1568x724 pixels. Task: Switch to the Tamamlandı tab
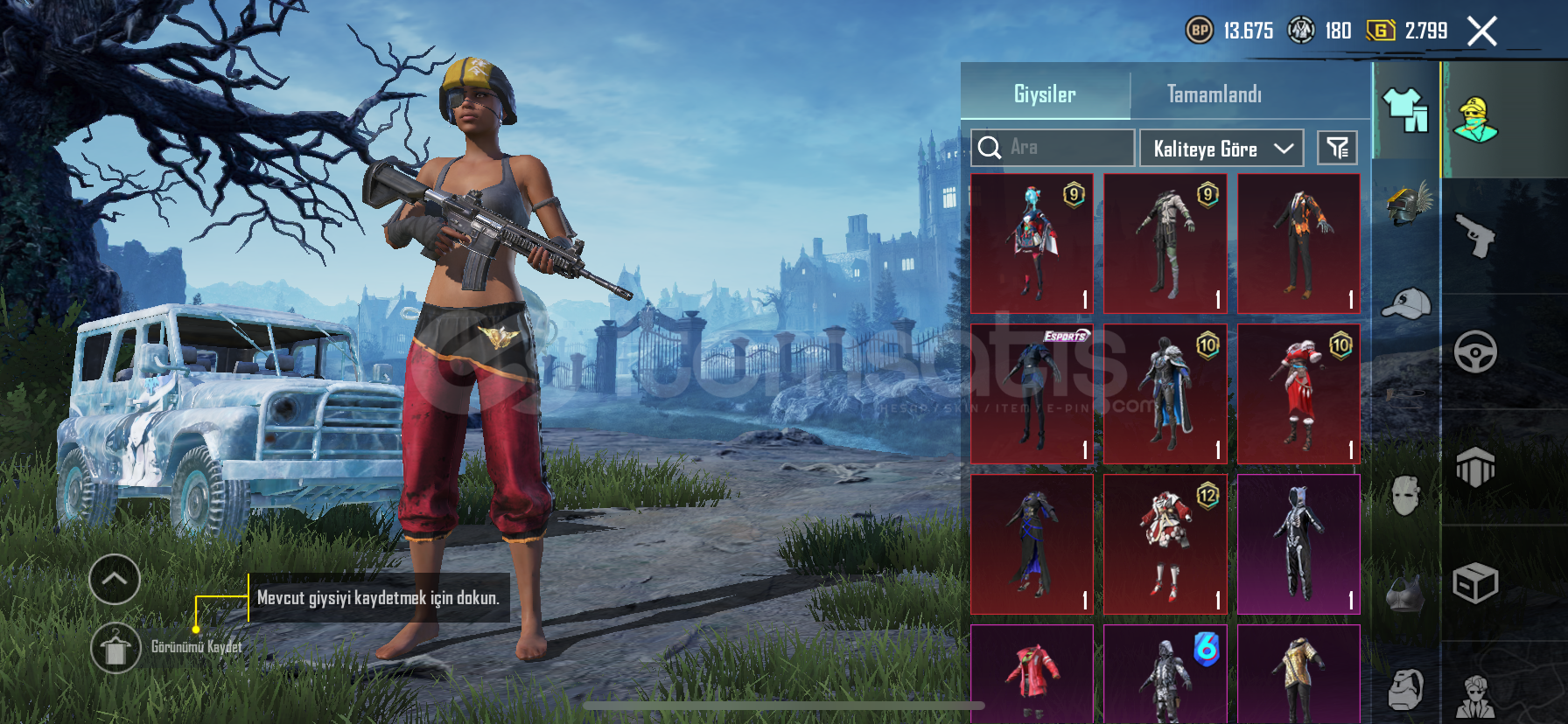coord(1214,94)
